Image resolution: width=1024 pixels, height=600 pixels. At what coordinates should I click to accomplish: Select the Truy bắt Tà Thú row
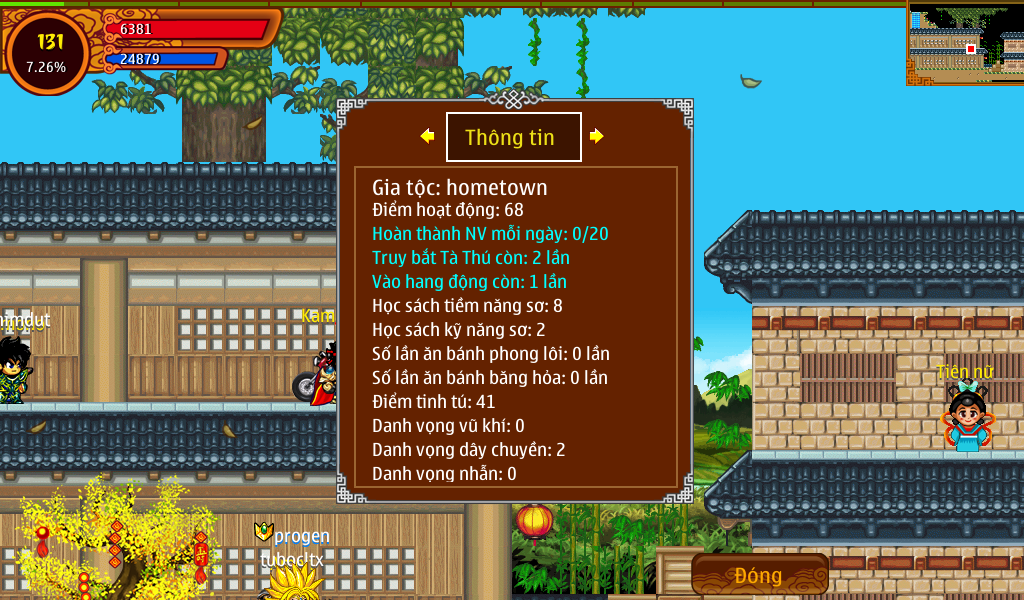[x=471, y=258]
